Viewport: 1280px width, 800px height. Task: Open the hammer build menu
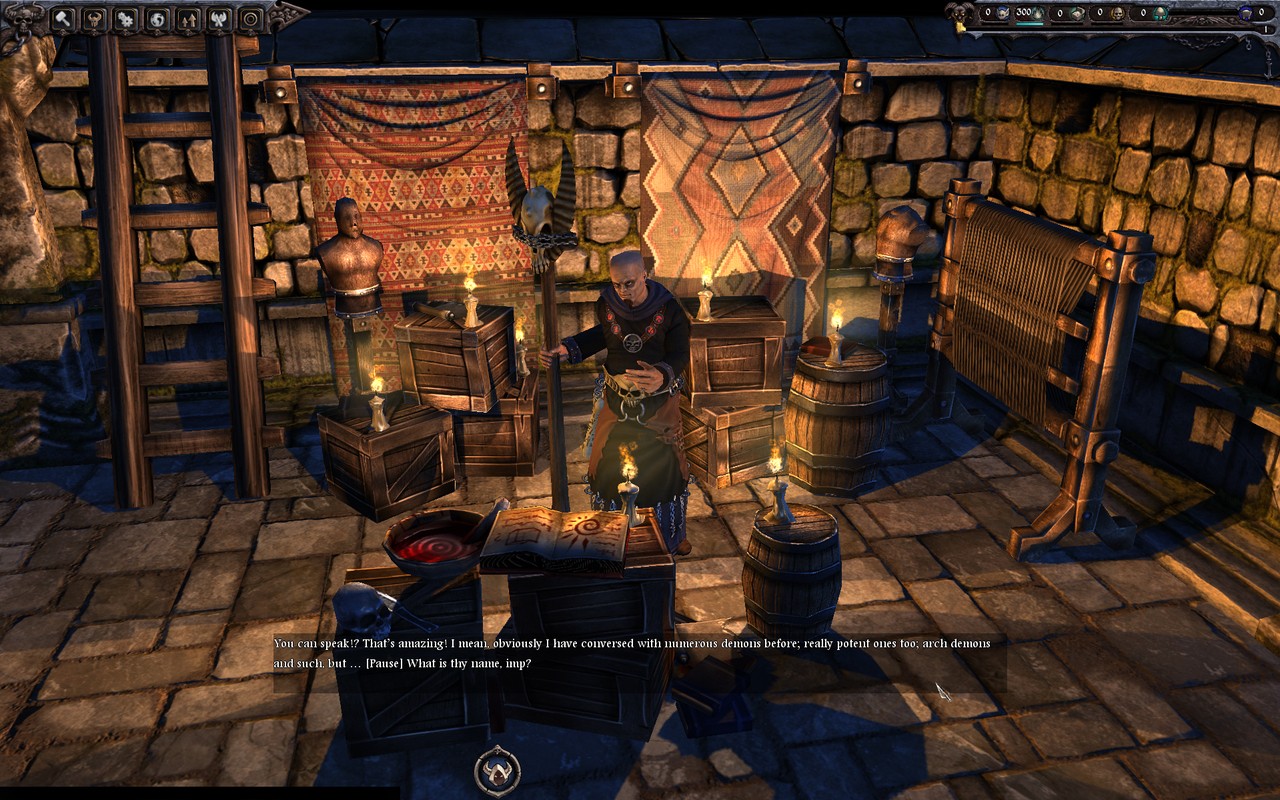62,18
